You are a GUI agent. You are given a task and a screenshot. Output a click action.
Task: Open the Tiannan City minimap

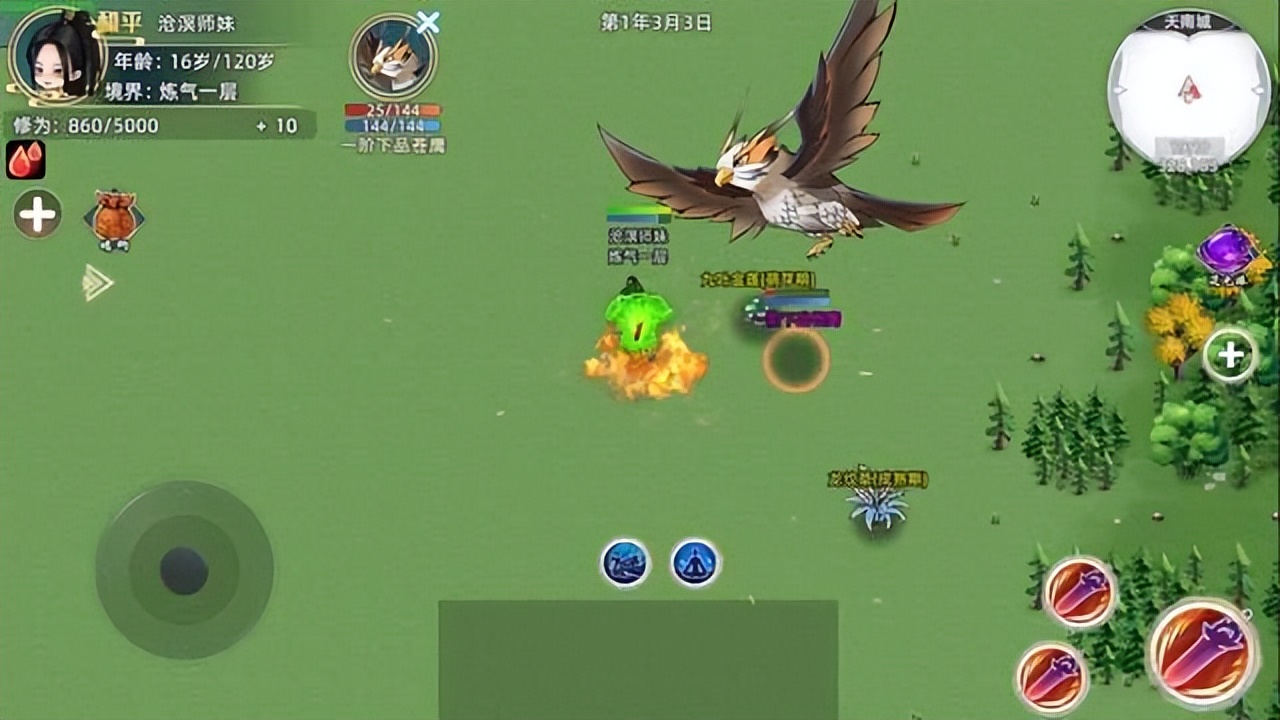(1188, 92)
